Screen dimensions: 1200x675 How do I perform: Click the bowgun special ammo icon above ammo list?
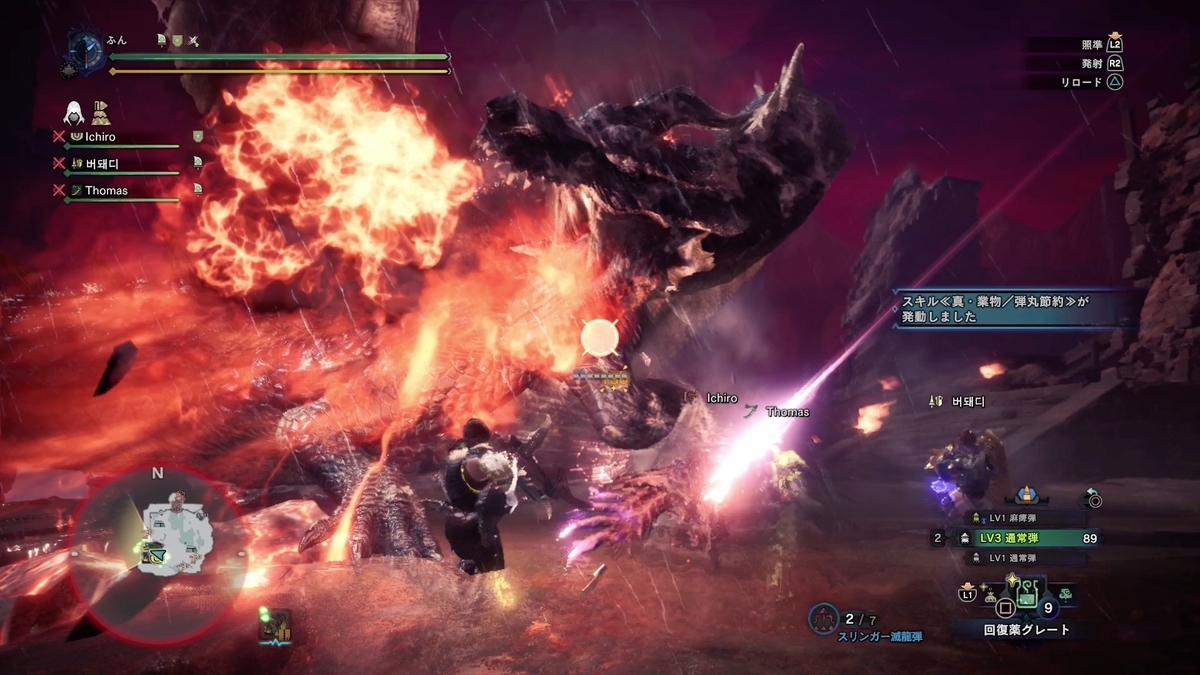click(x=1025, y=495)
